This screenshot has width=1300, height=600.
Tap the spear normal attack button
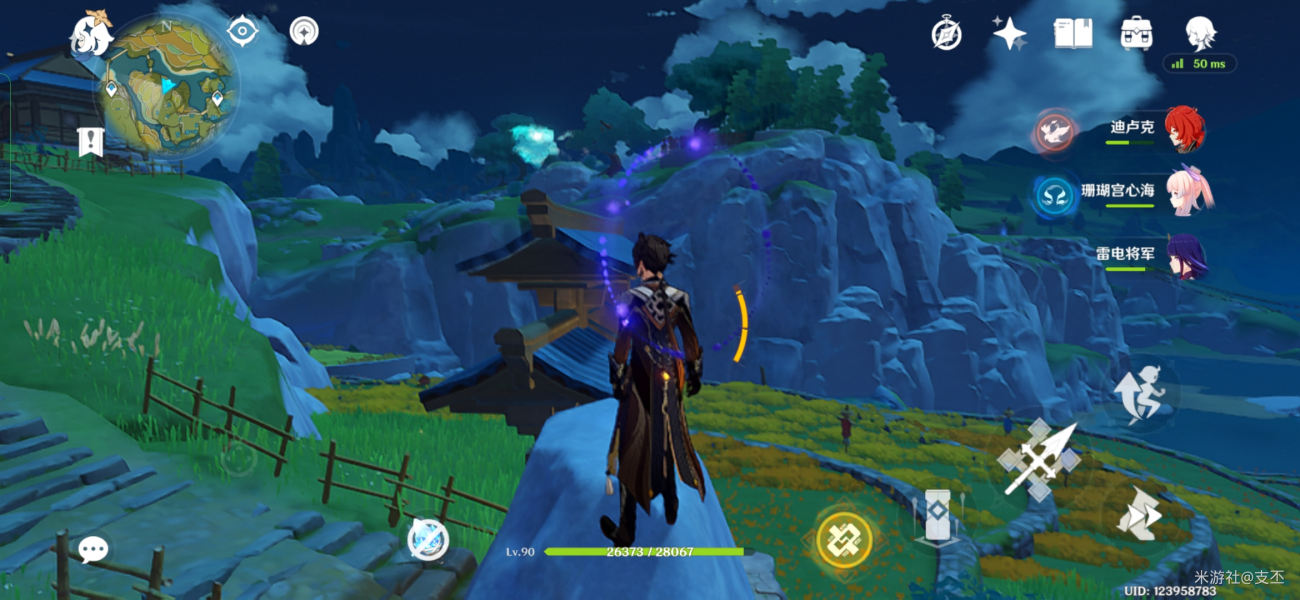[1039, 459]
